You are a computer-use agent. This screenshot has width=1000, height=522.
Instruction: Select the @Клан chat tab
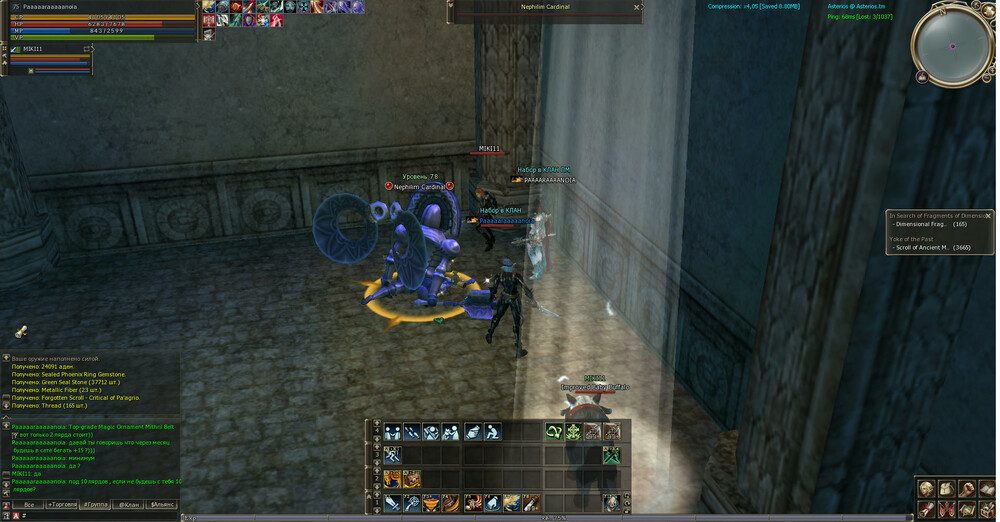(129, 505)
